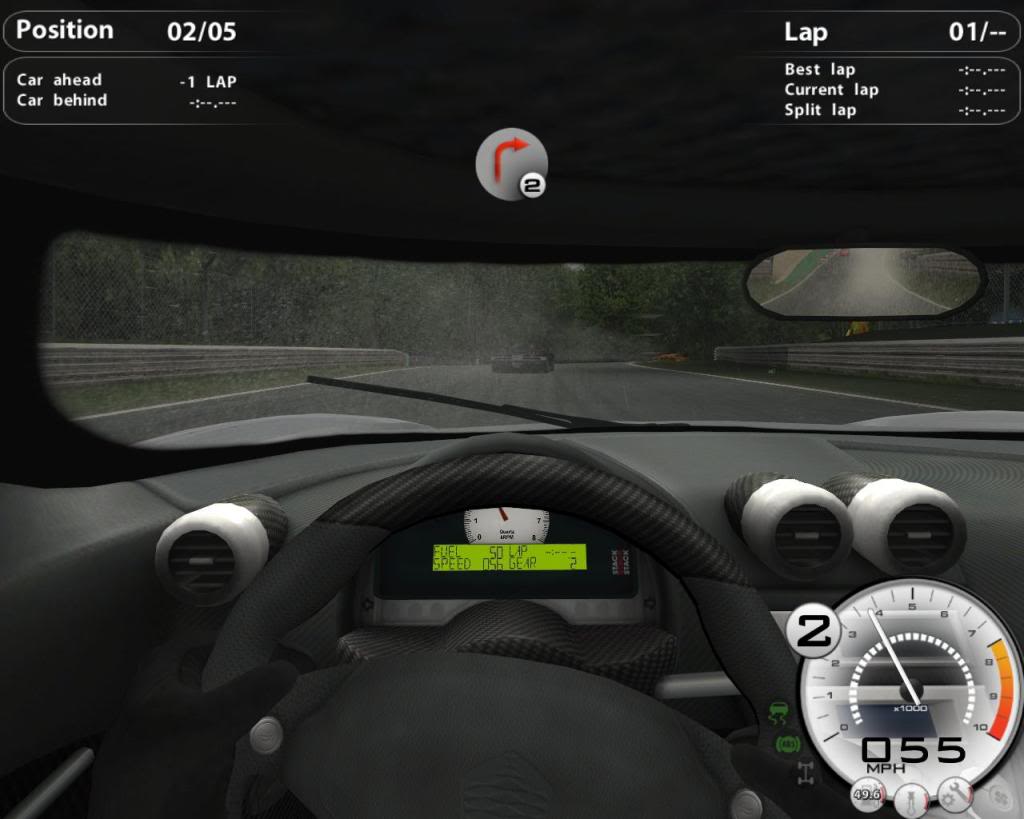
Task: Select the engine temperature thermometer icon
Action: tap(910, 799)
